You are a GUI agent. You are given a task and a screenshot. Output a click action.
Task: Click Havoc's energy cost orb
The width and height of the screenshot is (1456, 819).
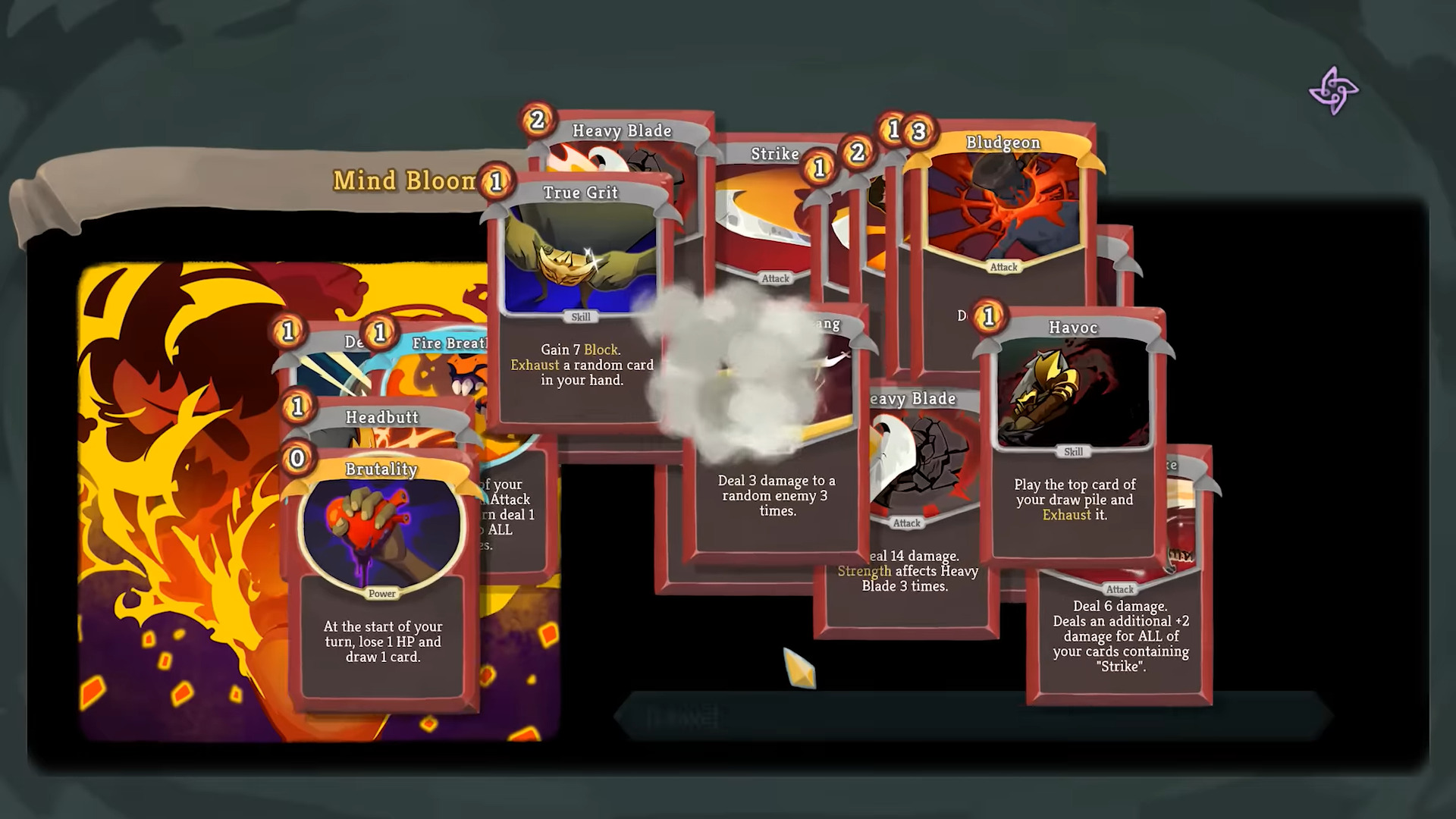pos(987,317)
